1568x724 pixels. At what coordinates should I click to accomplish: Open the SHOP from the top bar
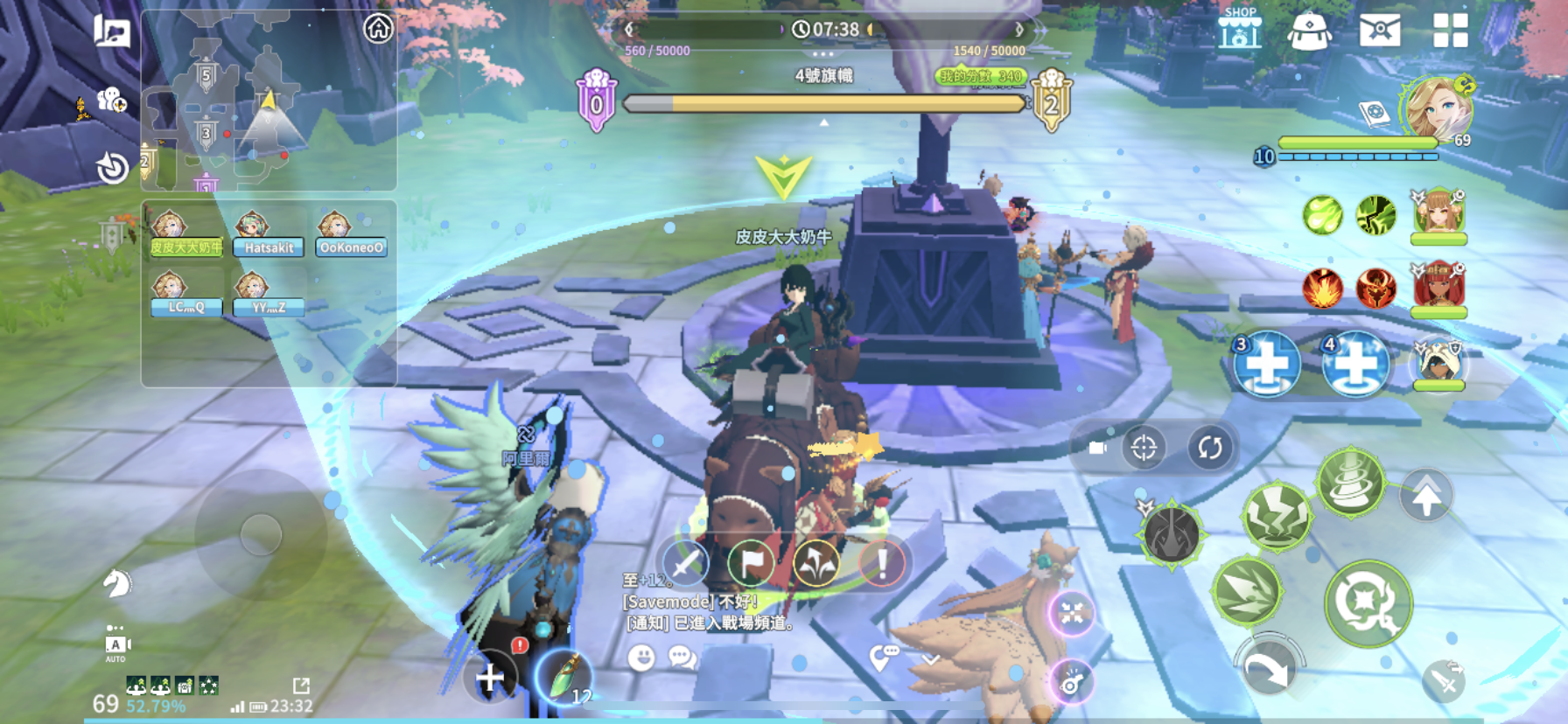click(x=1239, y=30)
